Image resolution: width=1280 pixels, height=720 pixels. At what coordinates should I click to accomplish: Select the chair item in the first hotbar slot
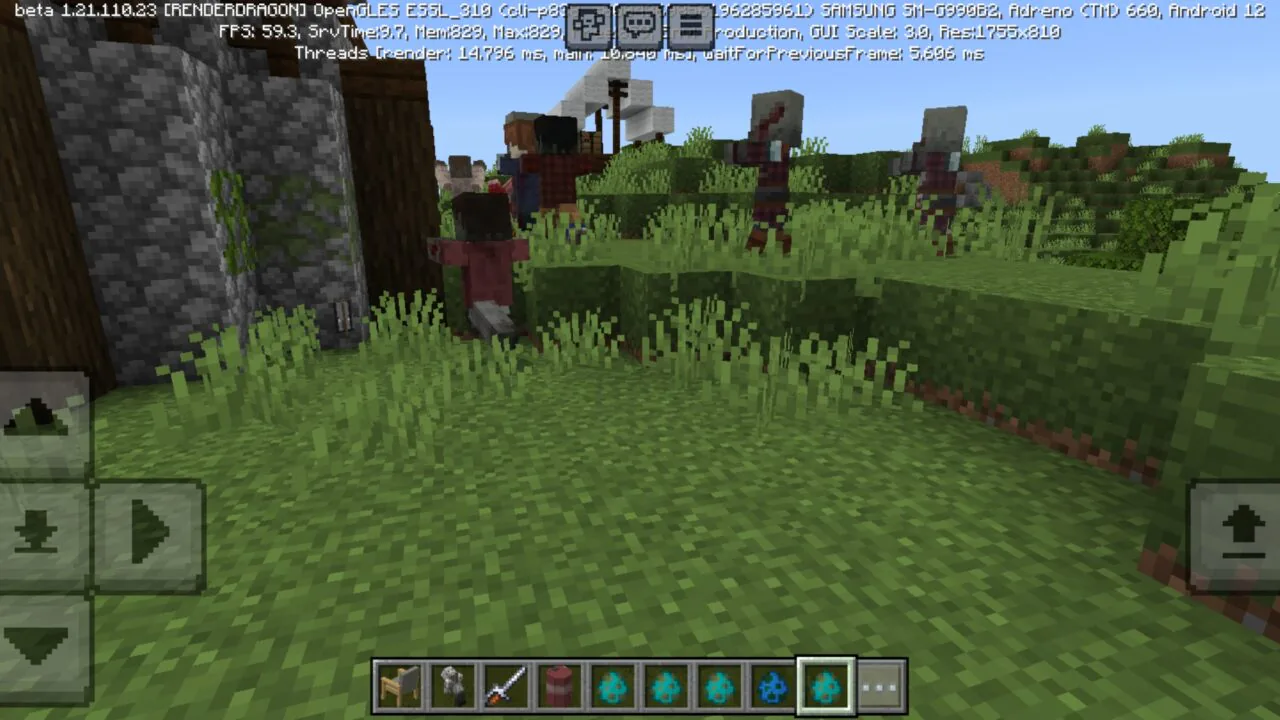tap(399, 685)
